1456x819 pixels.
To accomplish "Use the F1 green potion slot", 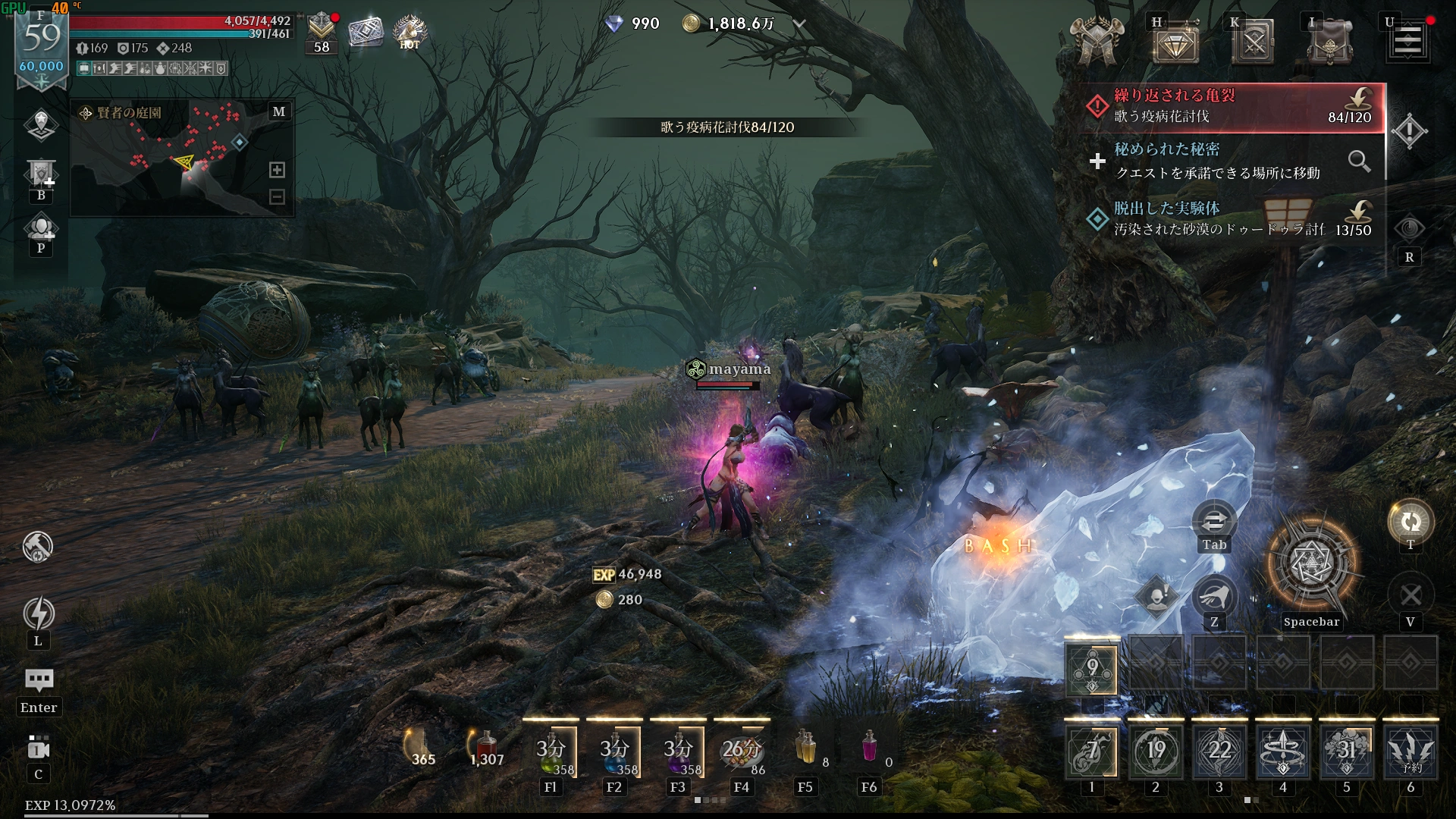I will click(x=551, y=752).
